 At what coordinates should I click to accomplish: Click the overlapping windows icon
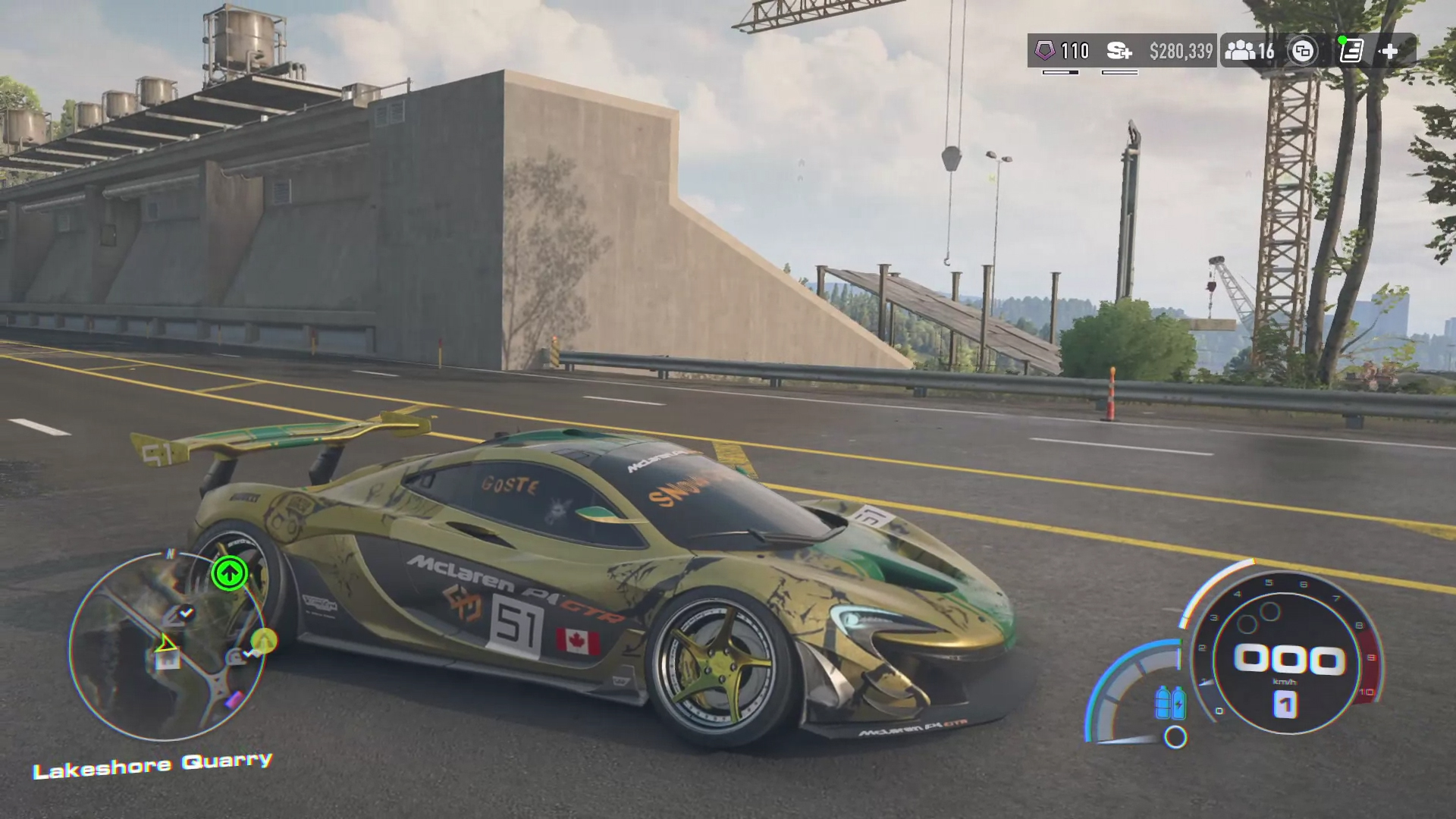point(1303,51)
